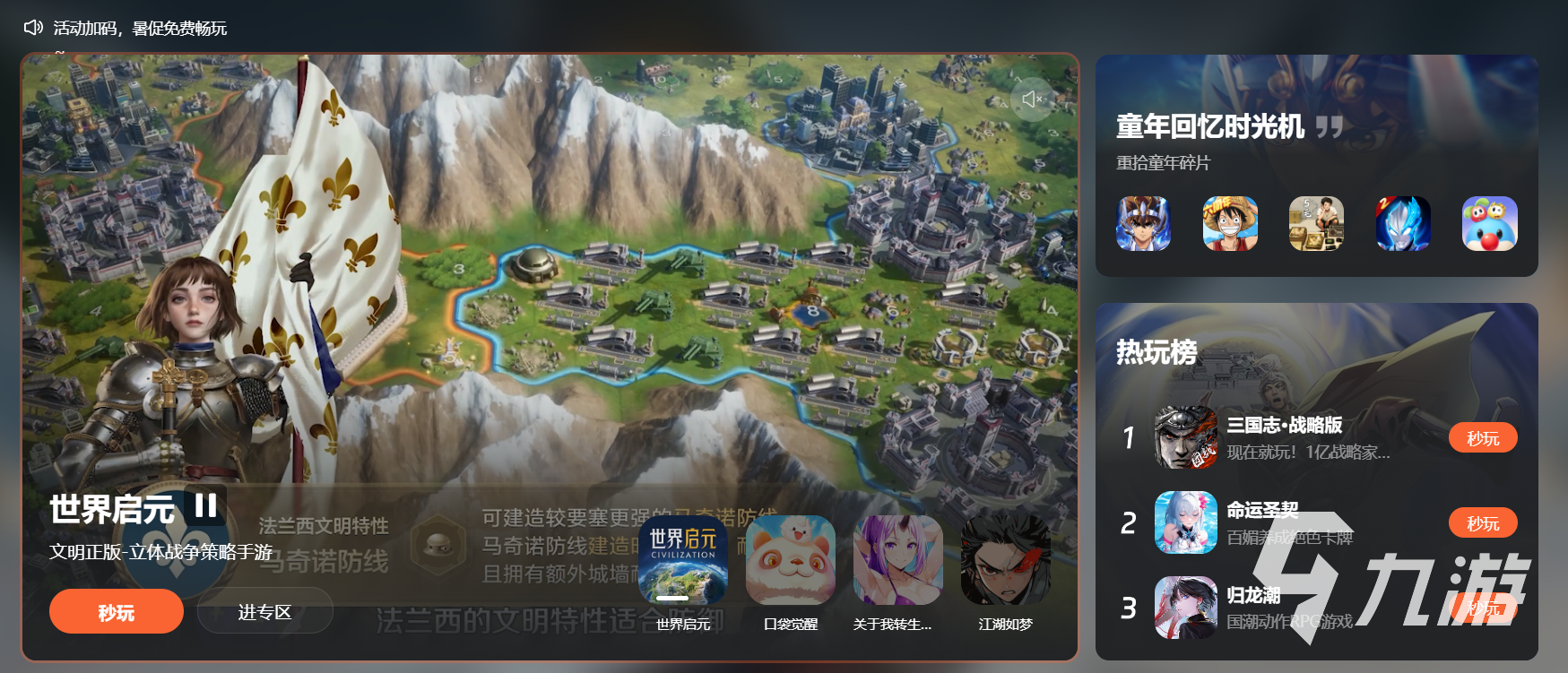The height and width of the screenshot is (673, 1568).
Task: Click 秒玩 next to 三国志·战略版
Action: tap(1483, 437)
